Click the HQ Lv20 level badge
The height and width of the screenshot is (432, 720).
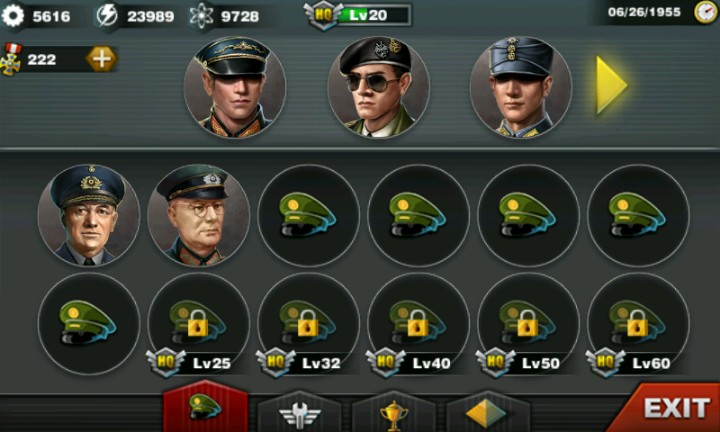click(x=358, y=15)
